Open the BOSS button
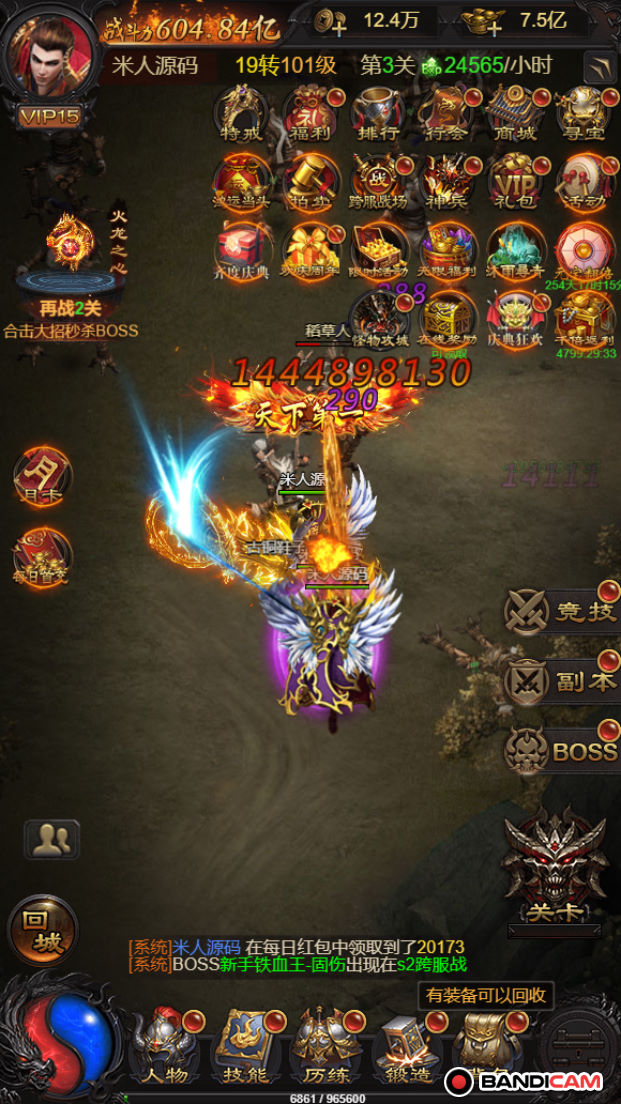This screenshot has width=621, height=1104. 561,750
